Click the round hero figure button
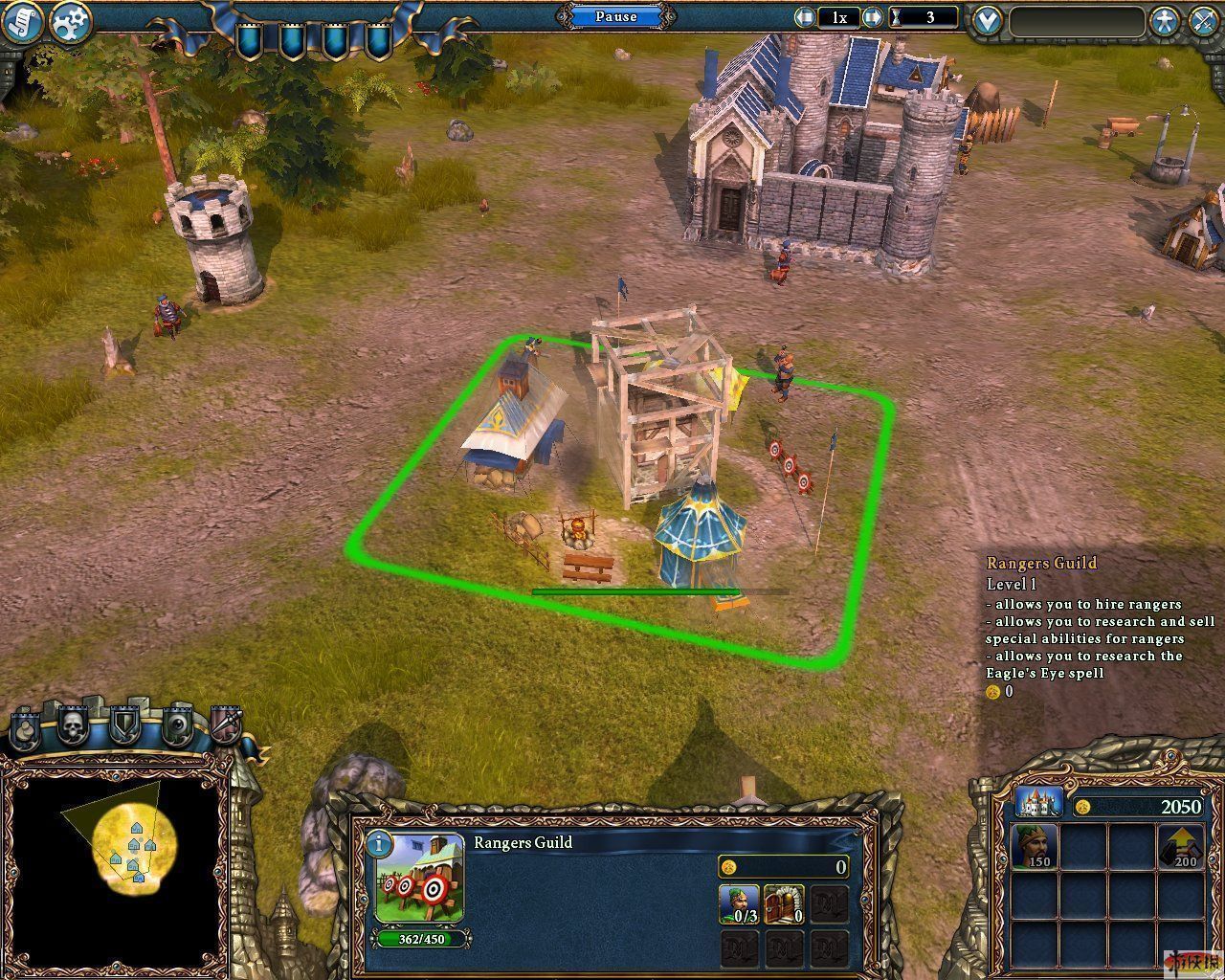Image resolution: width=1225 pixels, height=980 pixels. tap(1164, 21)
